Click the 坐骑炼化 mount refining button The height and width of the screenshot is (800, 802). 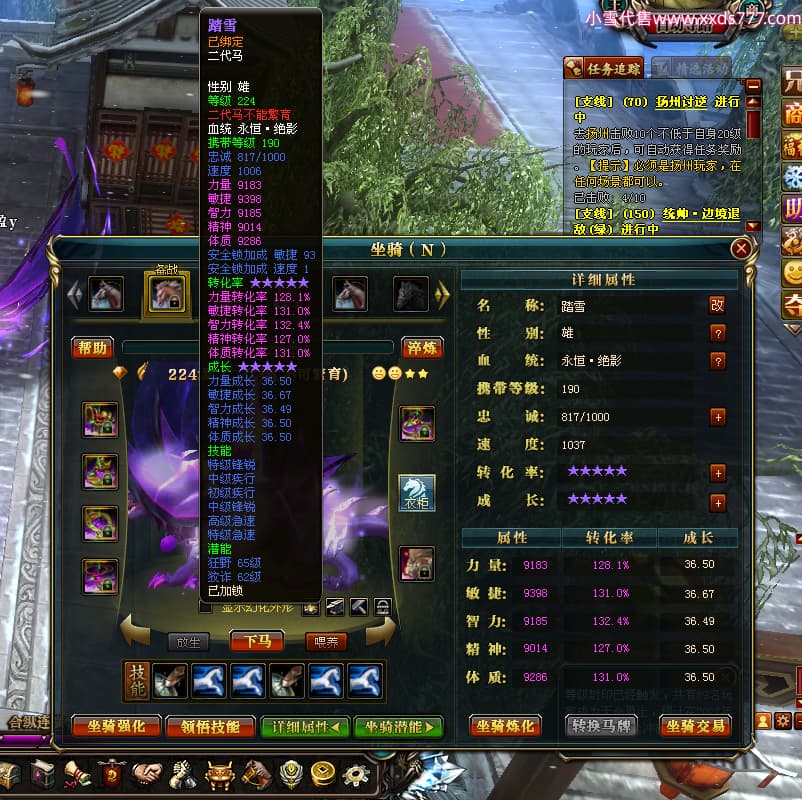[505, 726]
